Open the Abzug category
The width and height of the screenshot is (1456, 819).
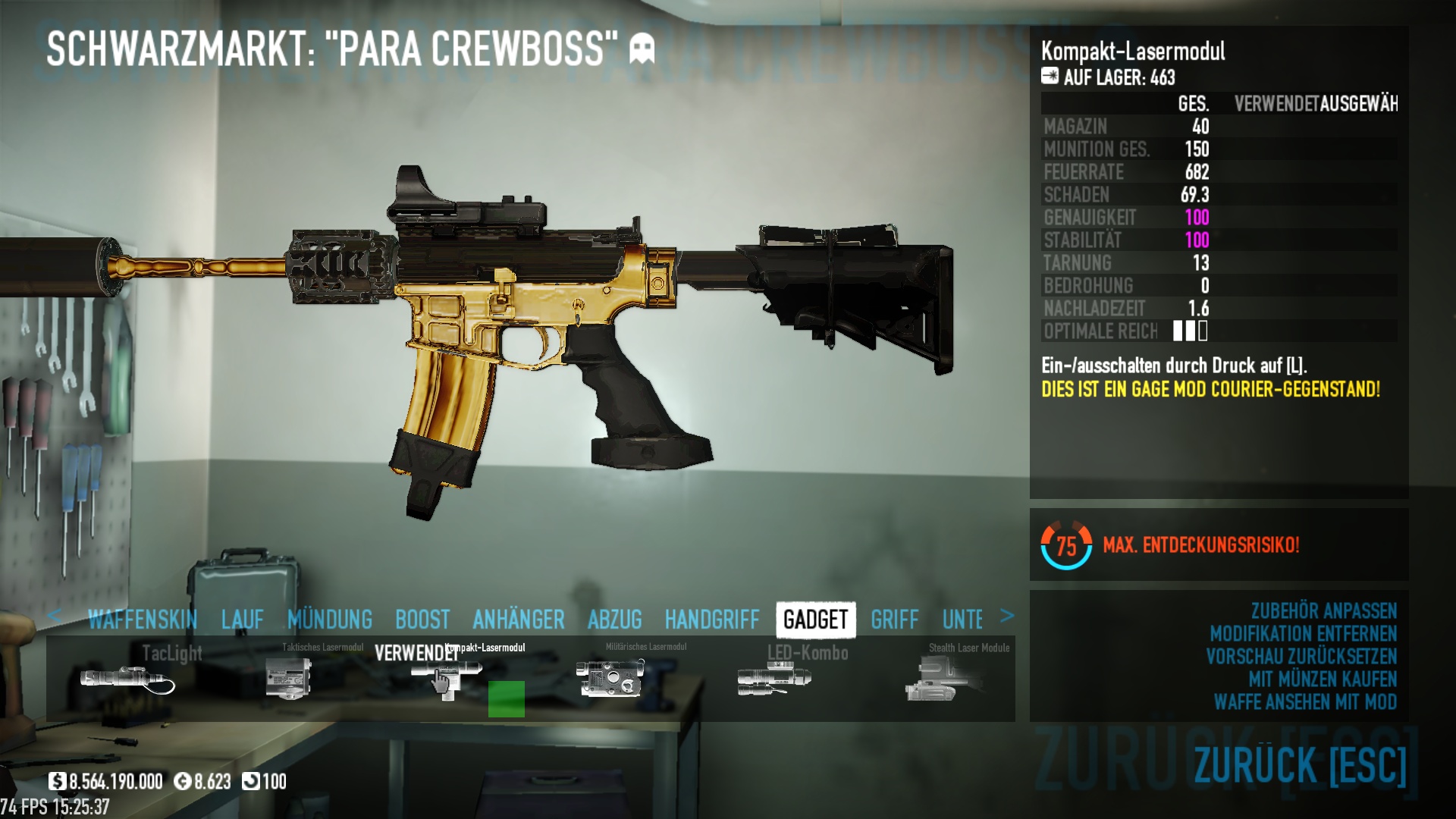[x=615, y=620]
